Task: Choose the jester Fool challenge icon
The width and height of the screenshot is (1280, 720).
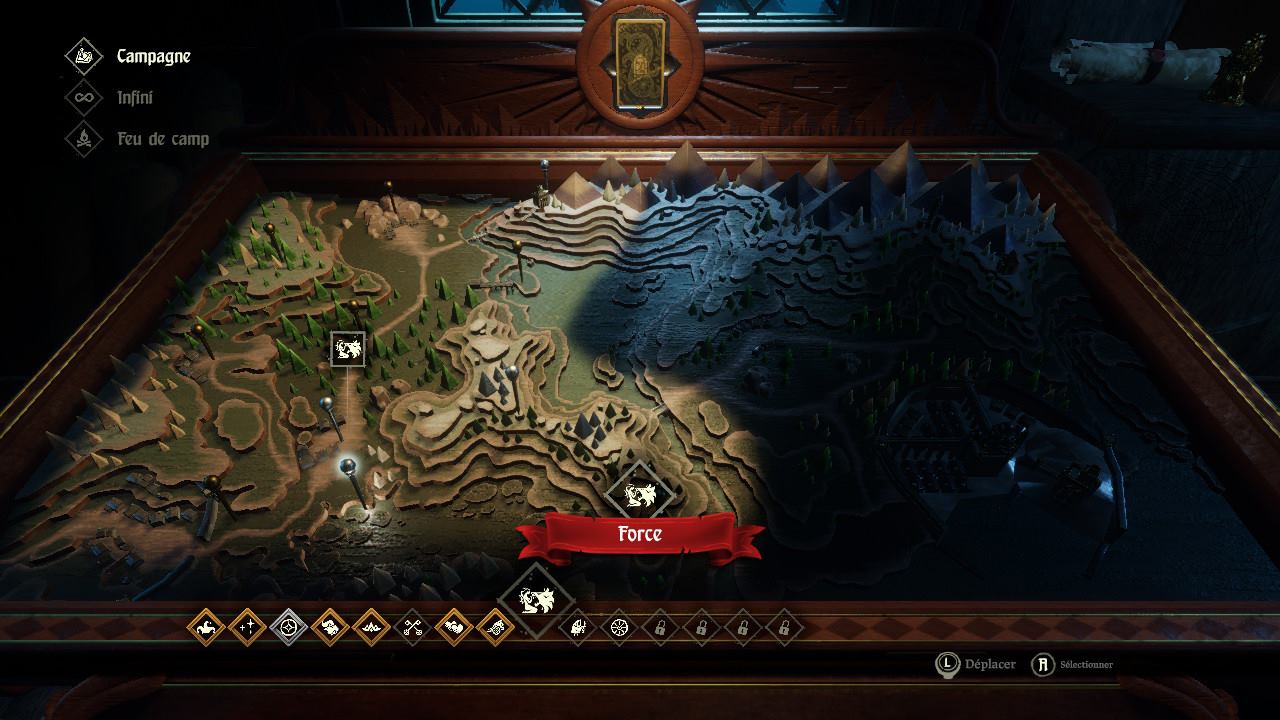Action: tap(206, 628)
